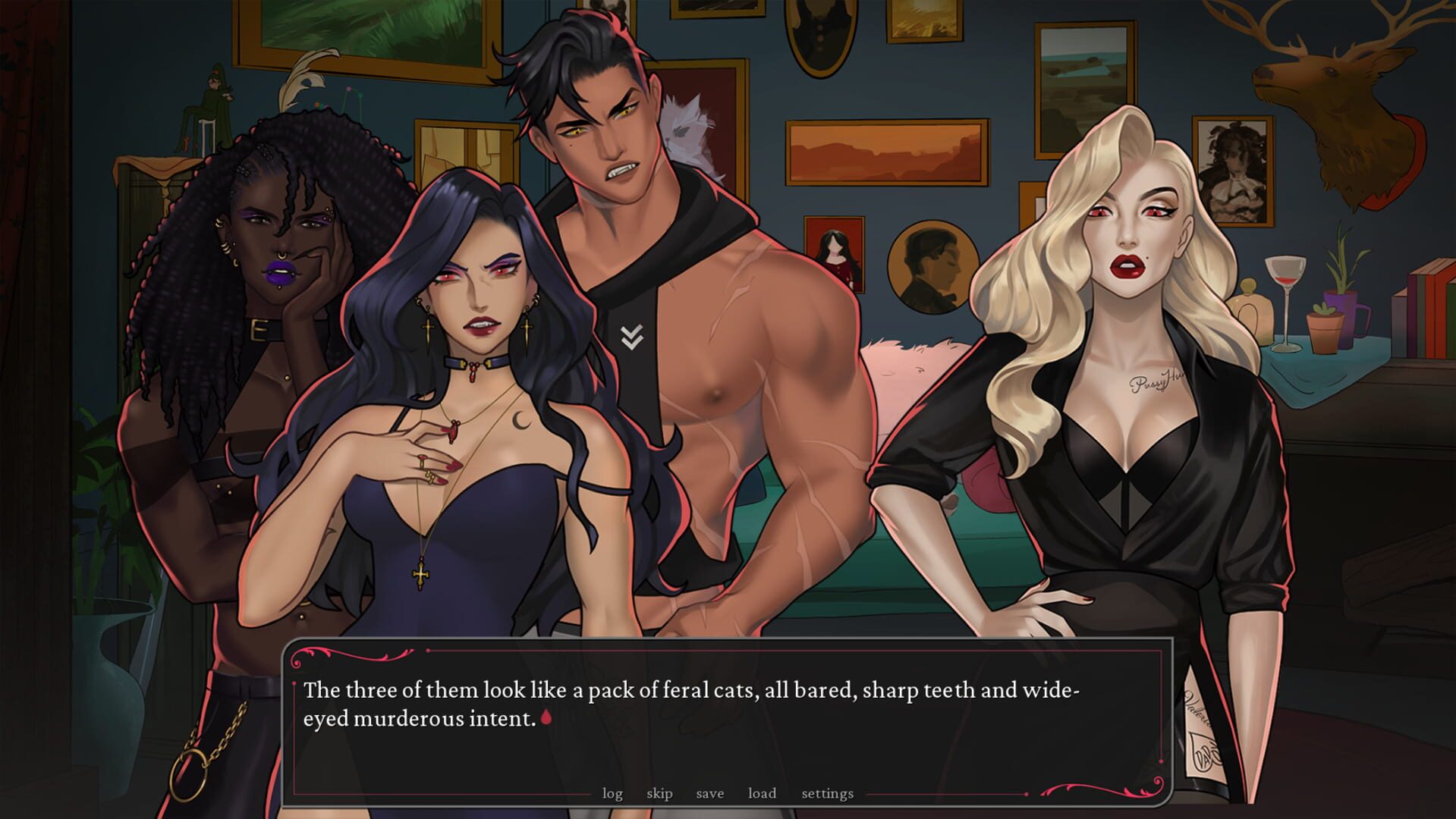Load a previously saved game
Screen dimensions: 1456x819
tap(761, 793)
